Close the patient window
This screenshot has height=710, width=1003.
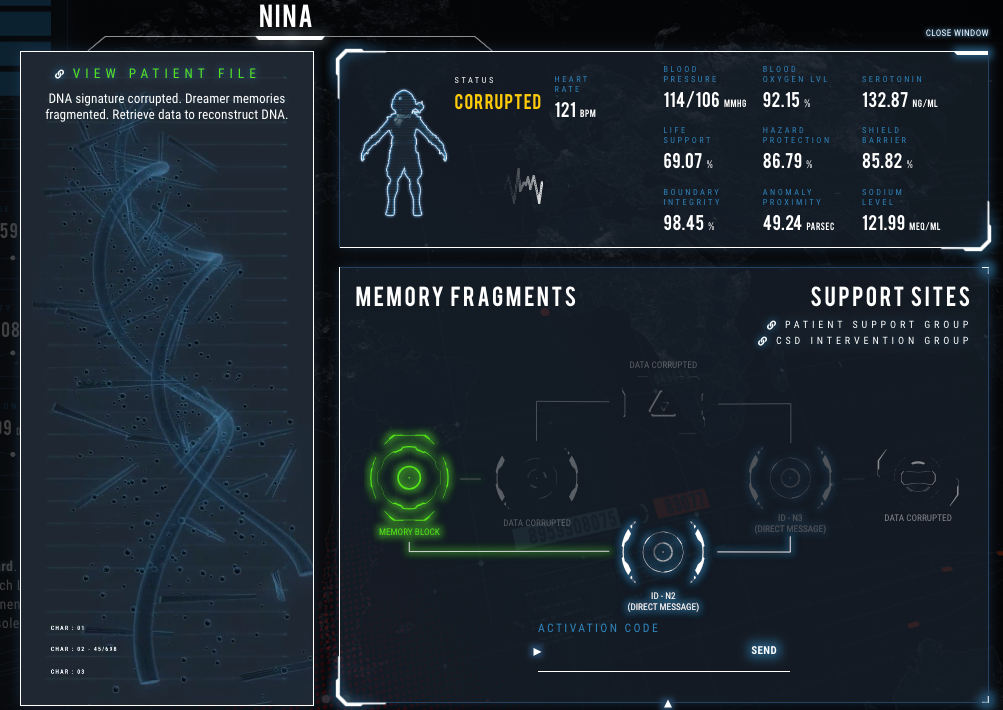(956, 33)
